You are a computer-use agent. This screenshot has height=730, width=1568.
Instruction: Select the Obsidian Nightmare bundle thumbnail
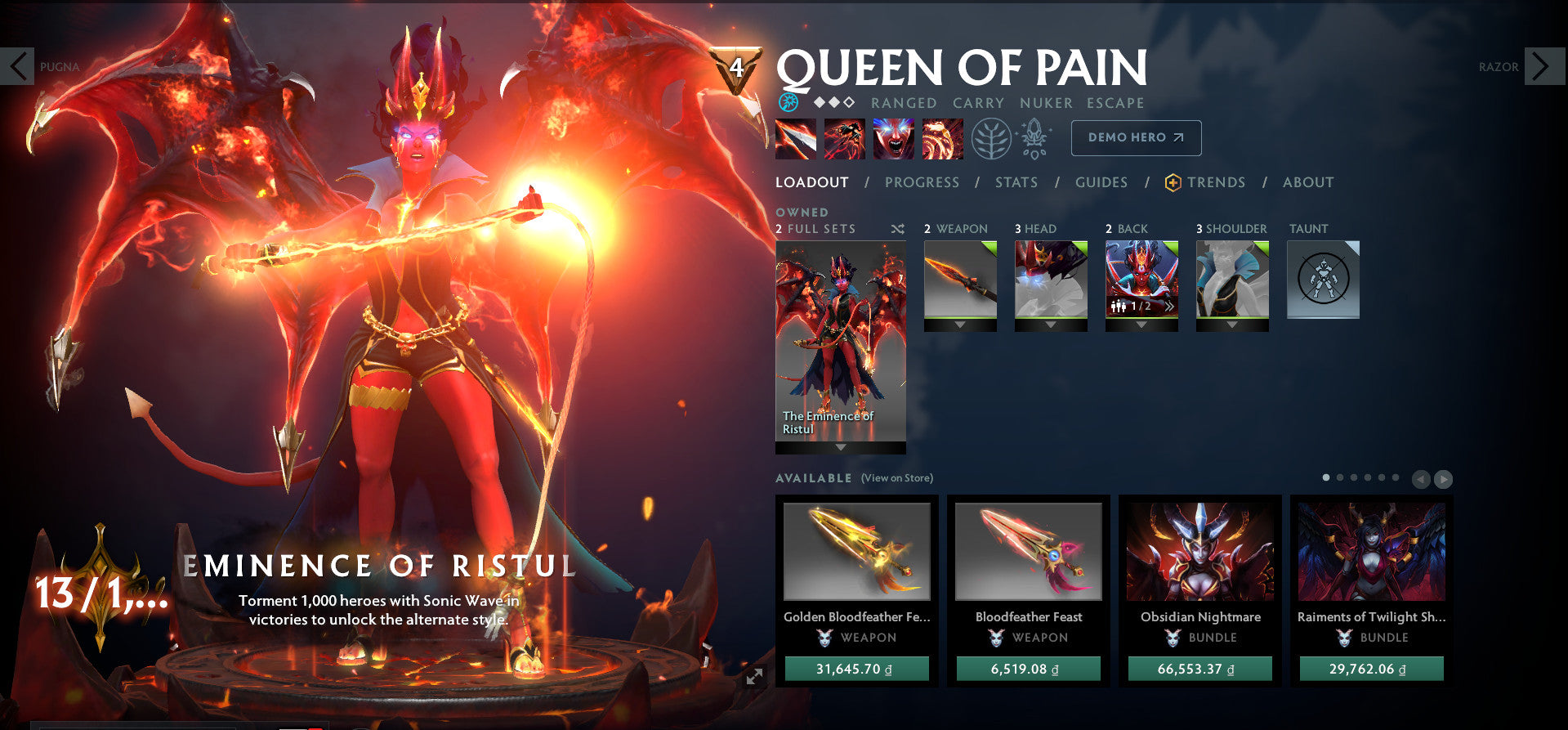pos(1199,553)
